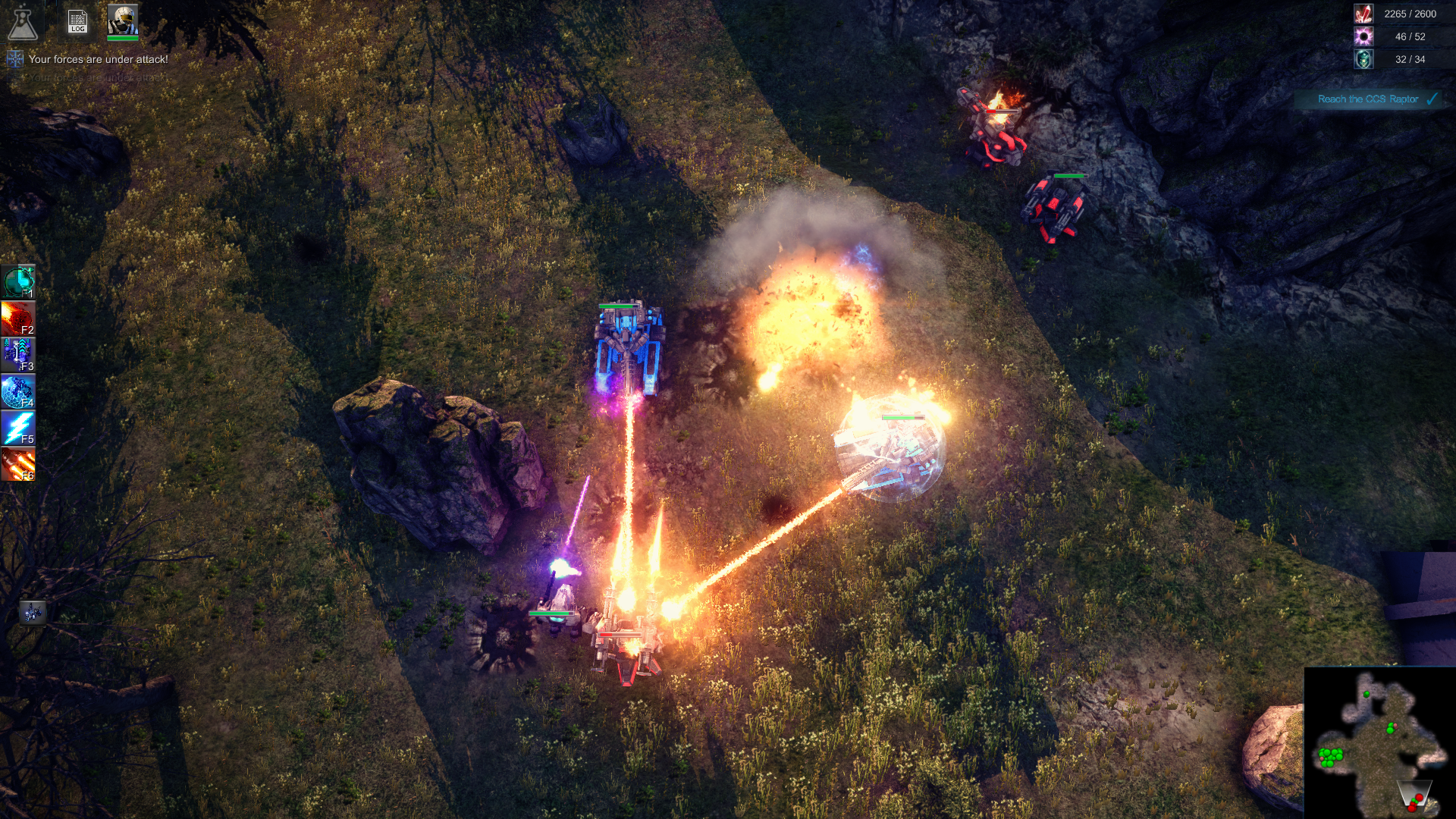This screenshot has width=1456, height=819.
Task: Use the F3 blue upgrade arrows ability
Action: pyautogui.click(x=18, y=355)
